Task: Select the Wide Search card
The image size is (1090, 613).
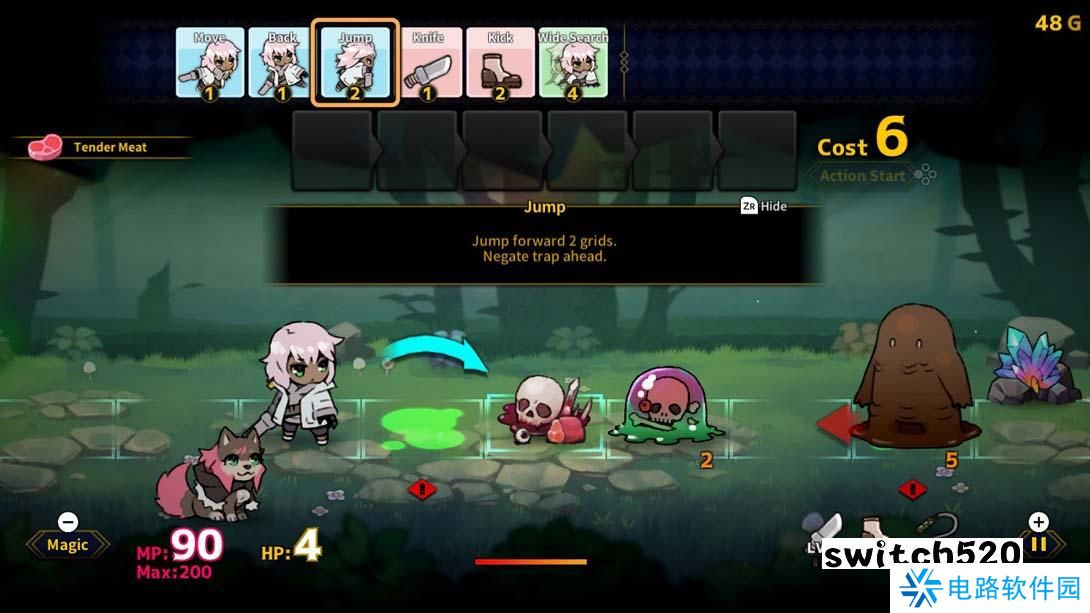Action: click(573, 63)
